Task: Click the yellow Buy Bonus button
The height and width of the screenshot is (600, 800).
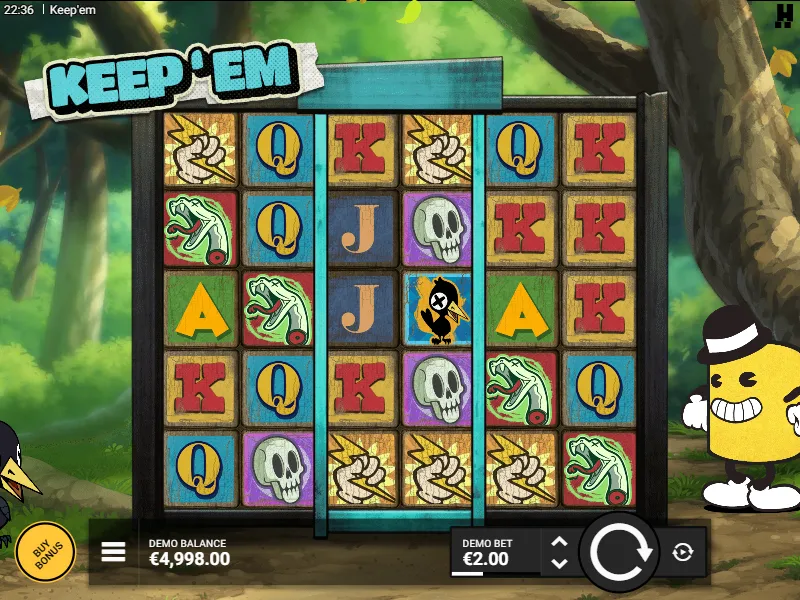Action: point(45,551)
